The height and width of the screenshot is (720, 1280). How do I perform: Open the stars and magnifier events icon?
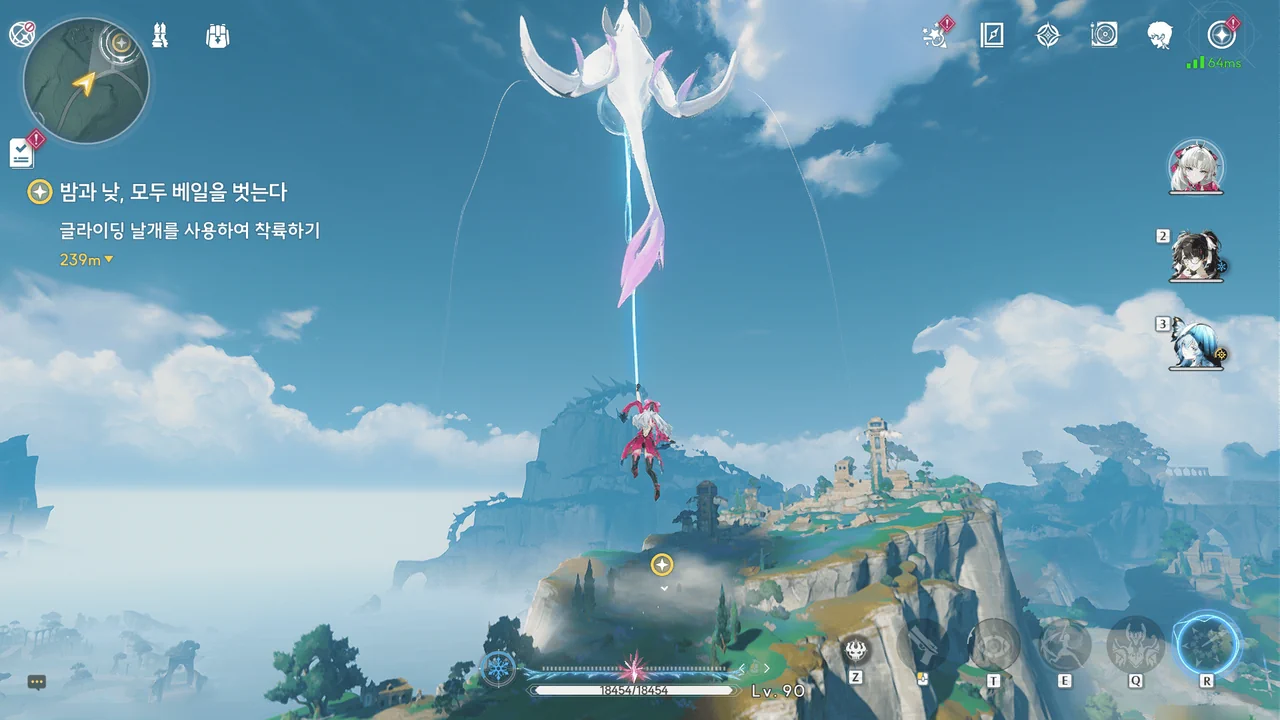935,36
